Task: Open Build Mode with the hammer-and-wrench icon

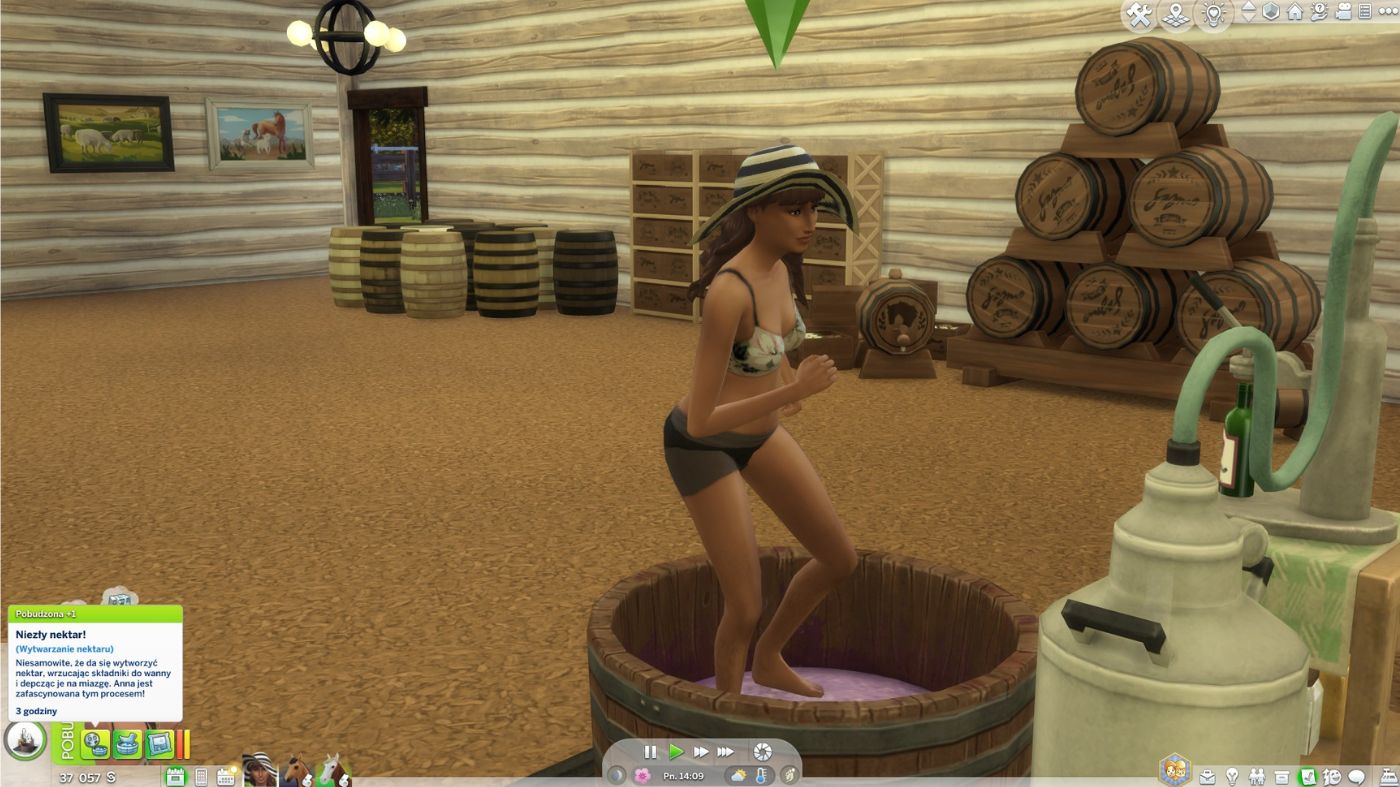Action: click(1139, 14)
